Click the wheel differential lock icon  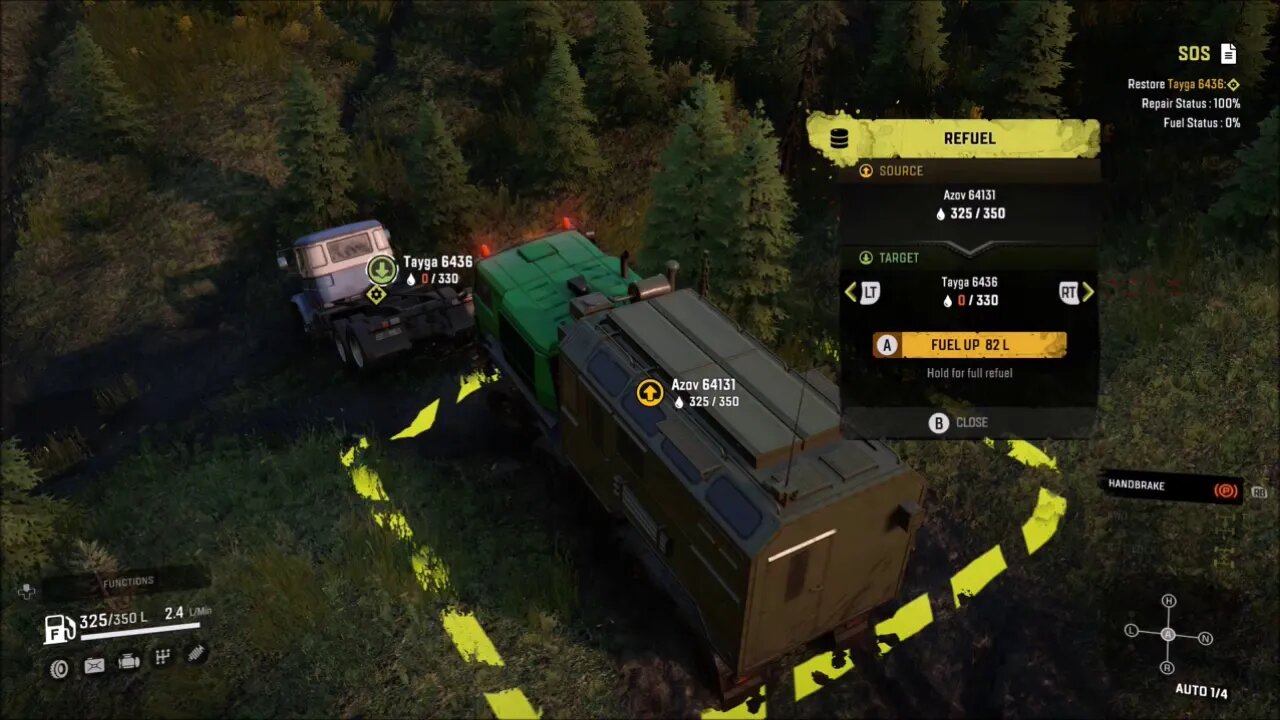59,668
